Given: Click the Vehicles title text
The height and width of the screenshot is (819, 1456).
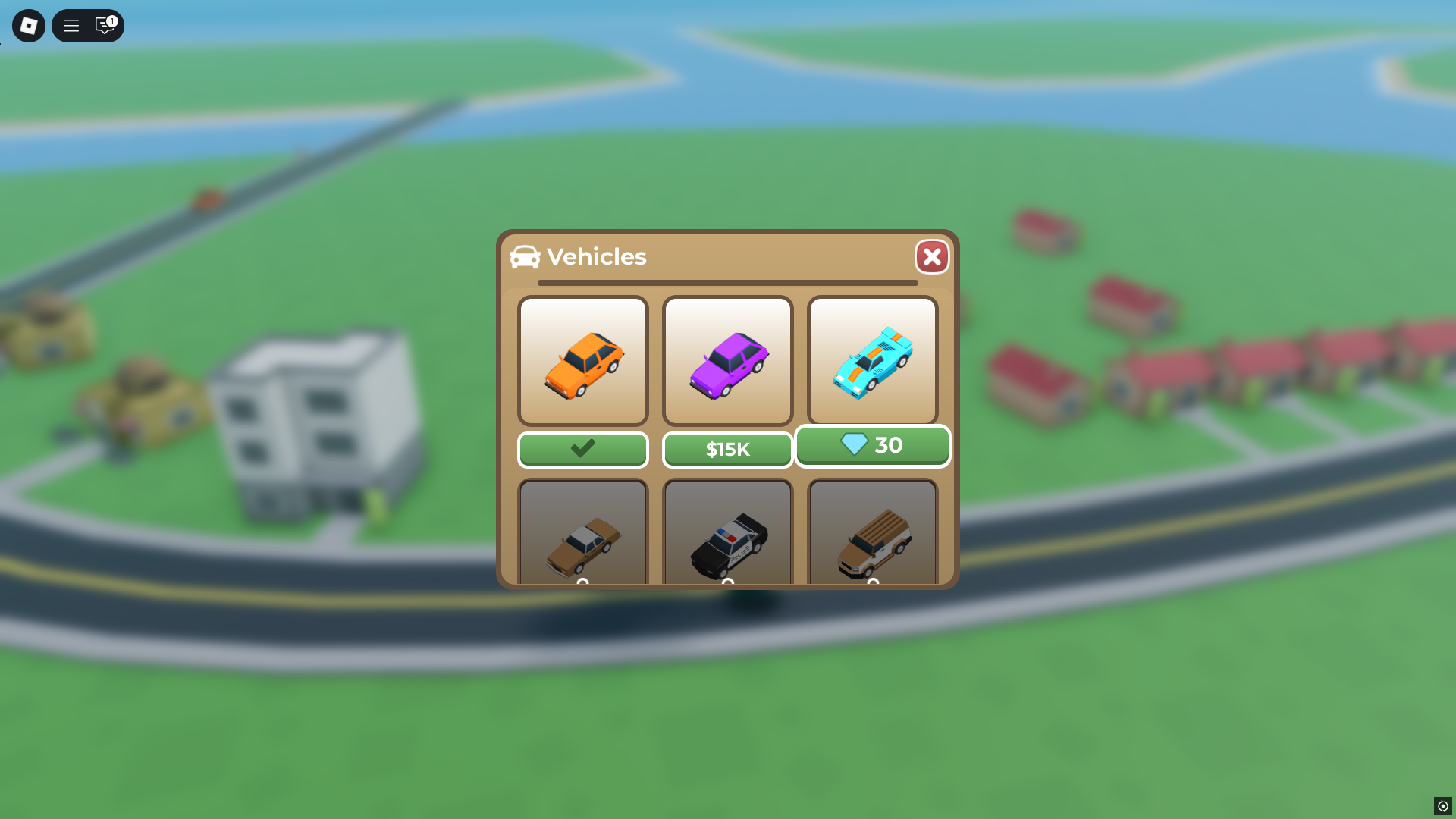Looking at the screenshot, I should (597, 257).
